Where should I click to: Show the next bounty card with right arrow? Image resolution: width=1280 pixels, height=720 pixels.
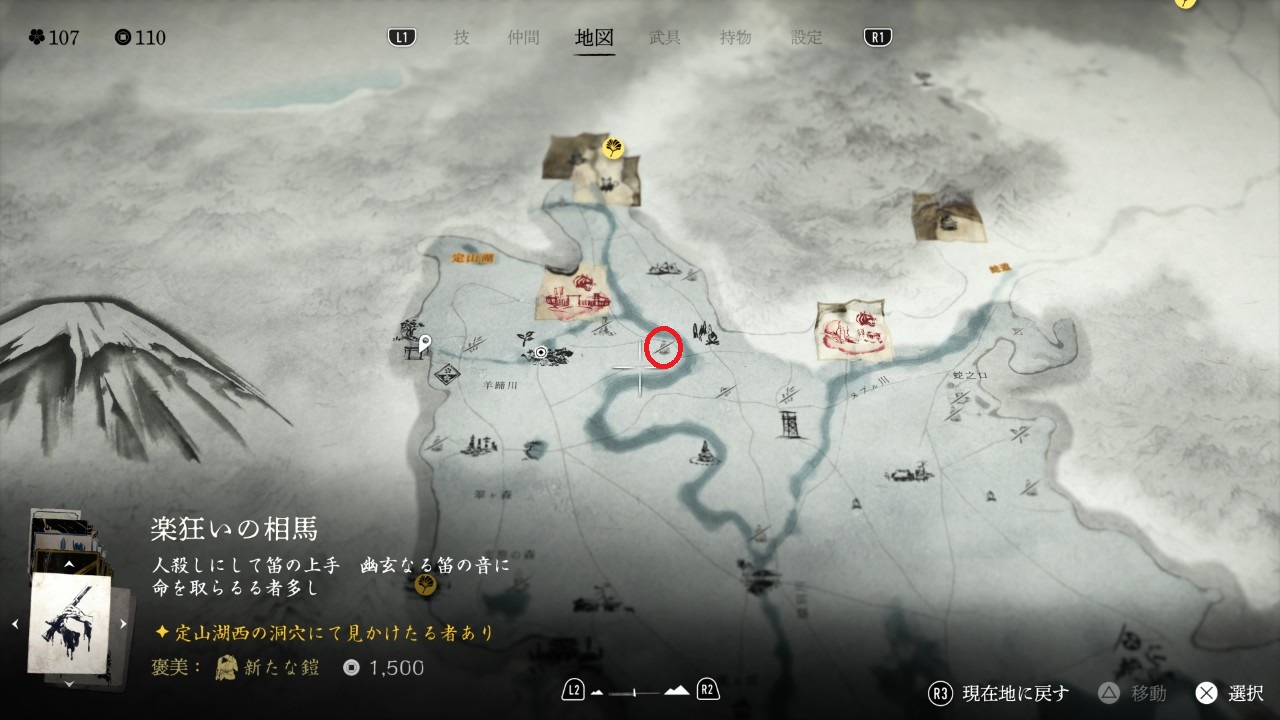(x=124, y=624)
